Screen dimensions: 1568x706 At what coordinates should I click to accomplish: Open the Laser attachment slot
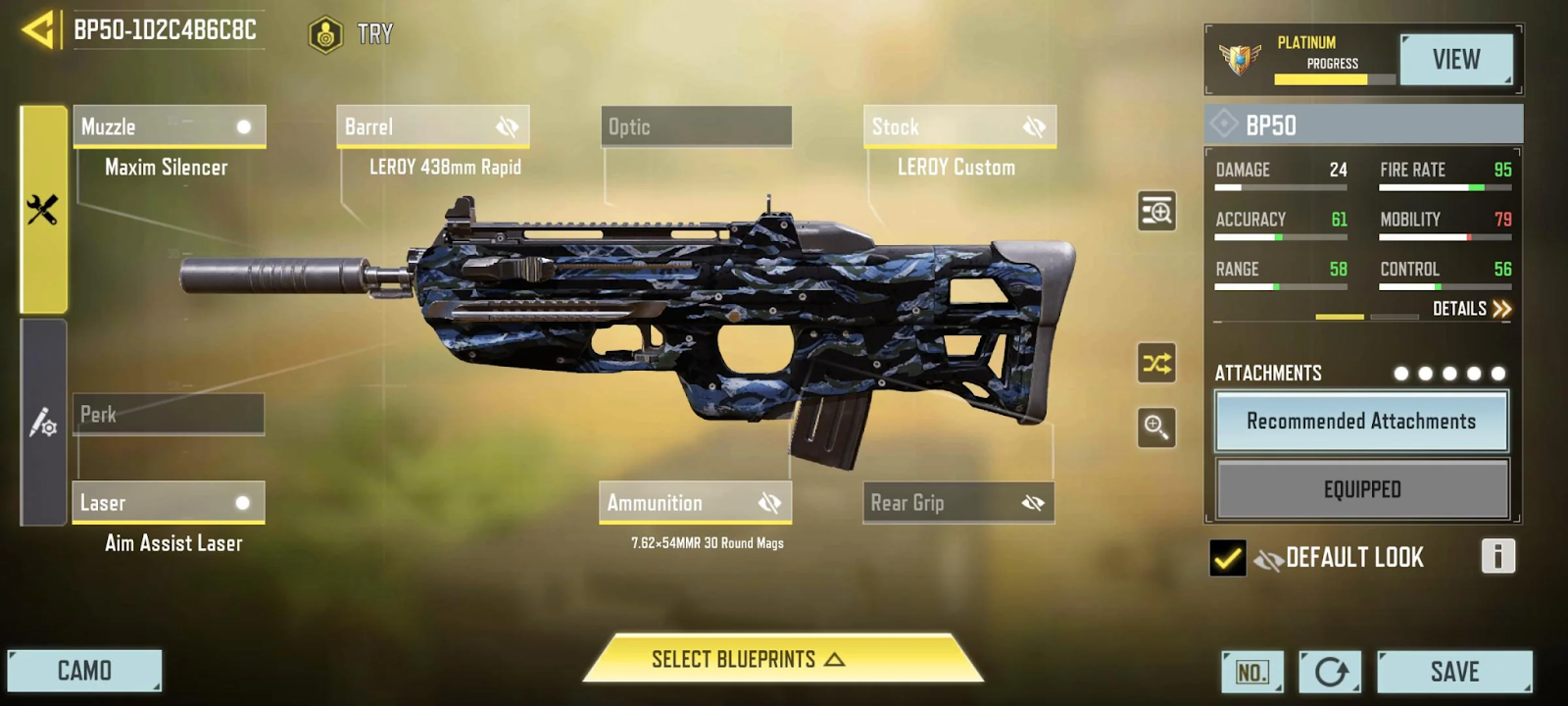point(168,502)
